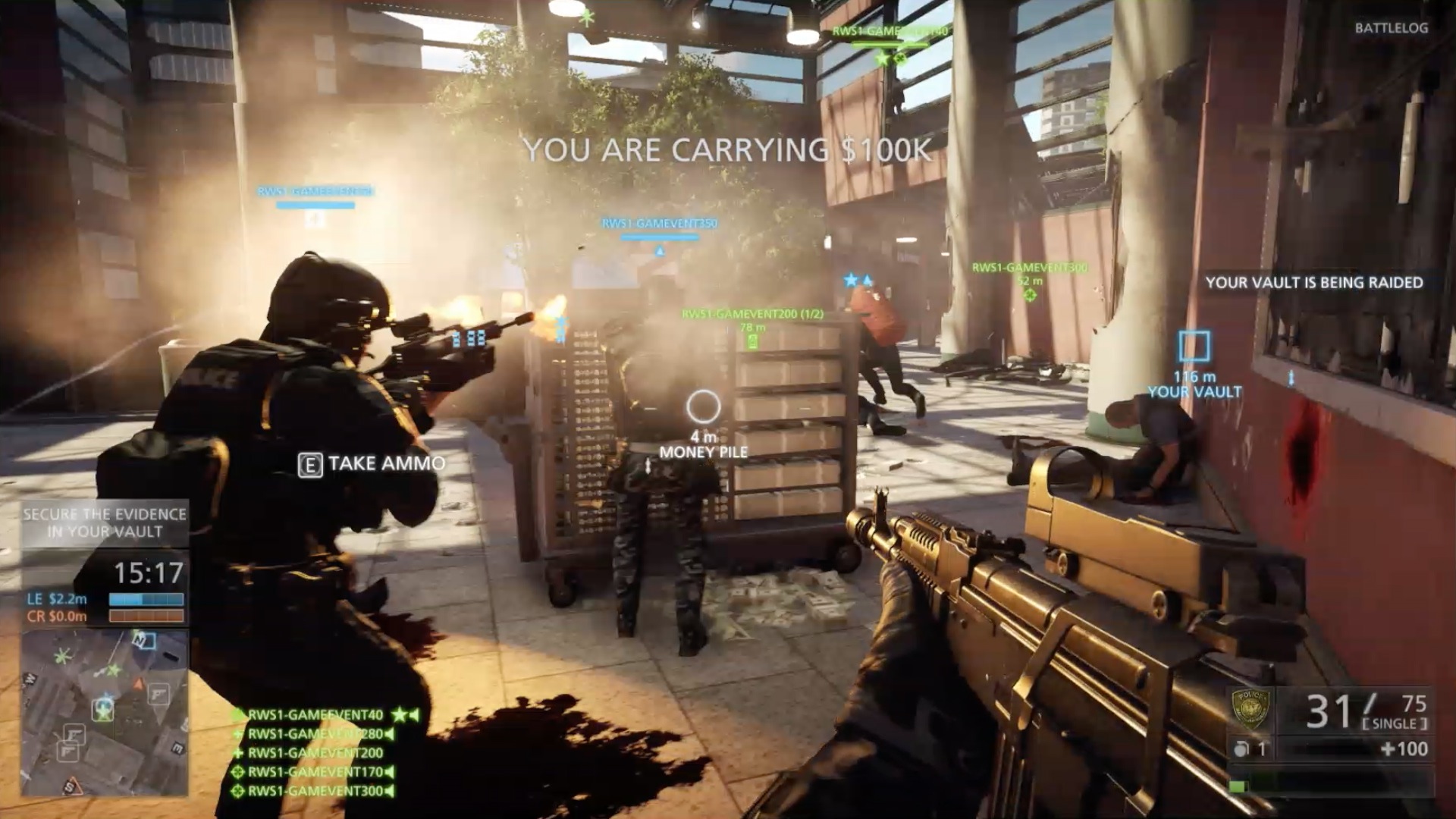Select the Your Vault objective marker
This screenshot has height=819, width=1456.
1194,347
